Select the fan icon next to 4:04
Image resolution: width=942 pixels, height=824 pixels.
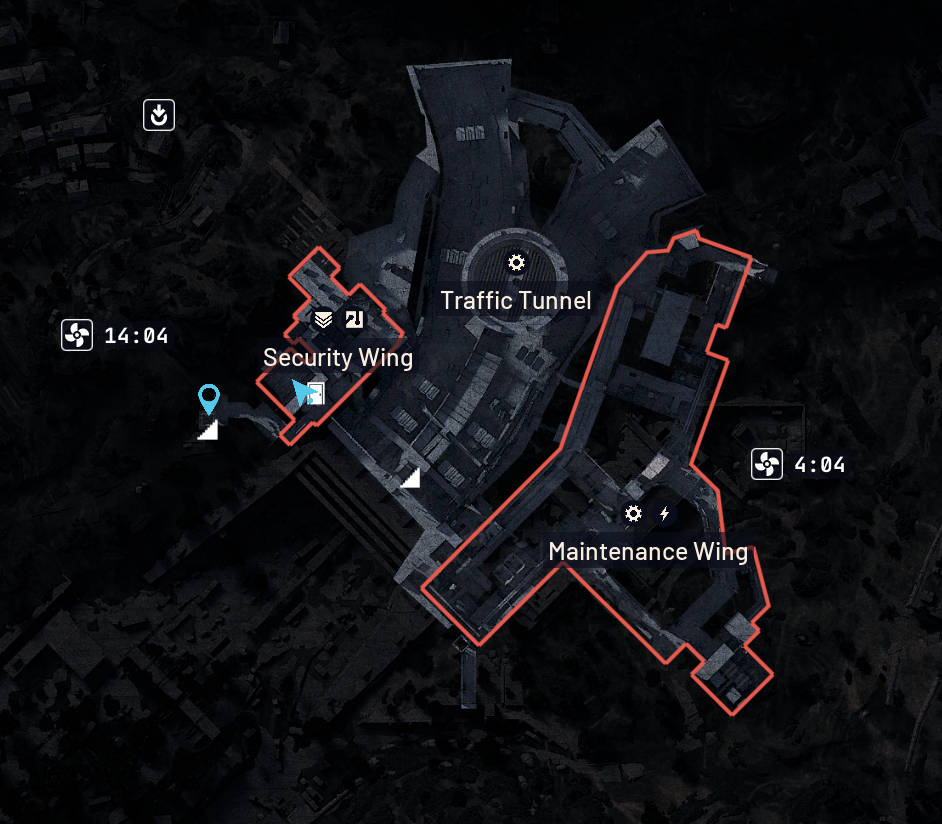tap(767, 464)
